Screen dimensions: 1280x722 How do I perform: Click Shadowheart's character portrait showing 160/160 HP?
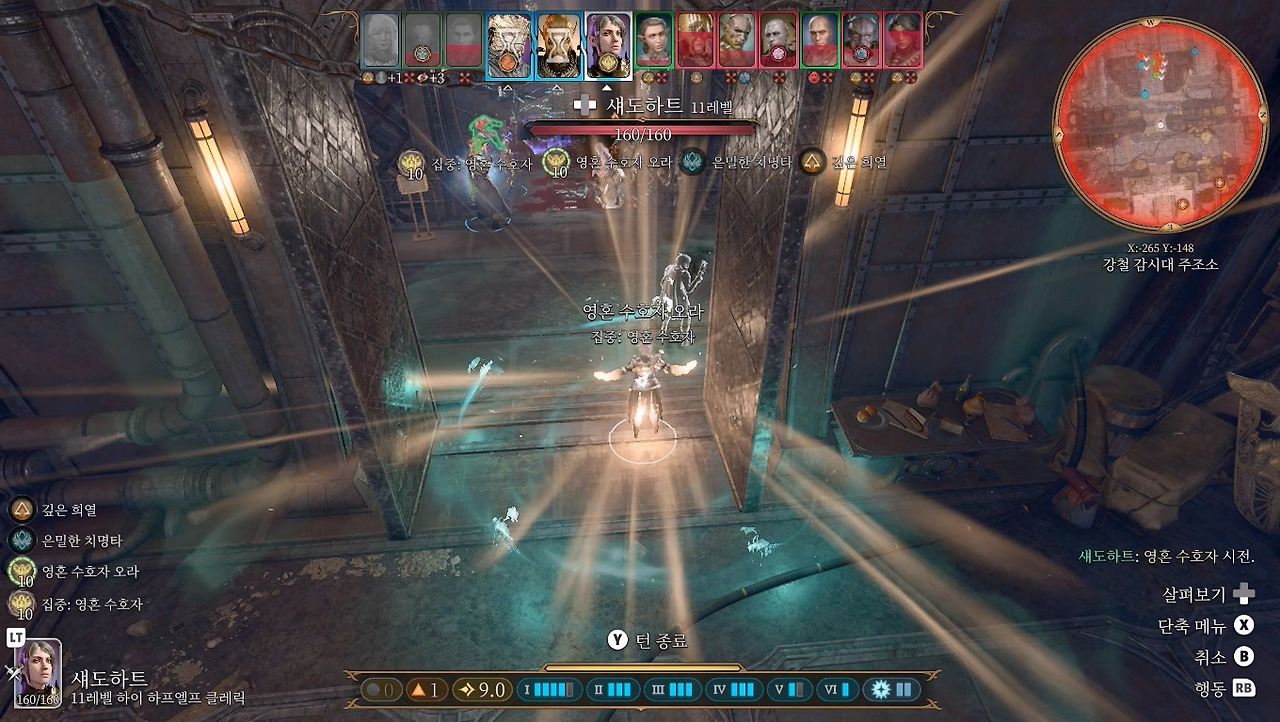(x=38, y=672)
